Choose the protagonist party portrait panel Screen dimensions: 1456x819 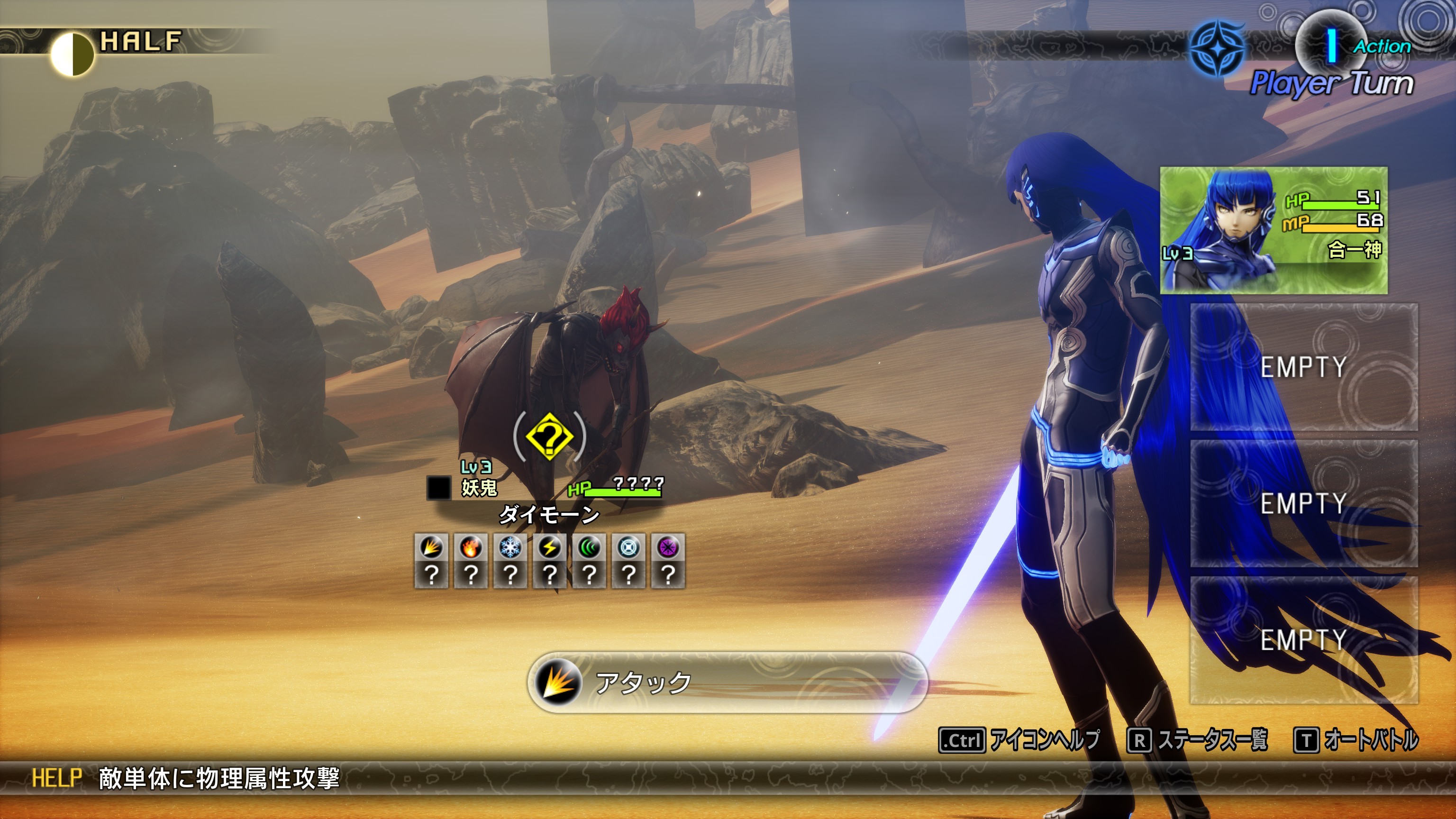[x=1274, y=230]
